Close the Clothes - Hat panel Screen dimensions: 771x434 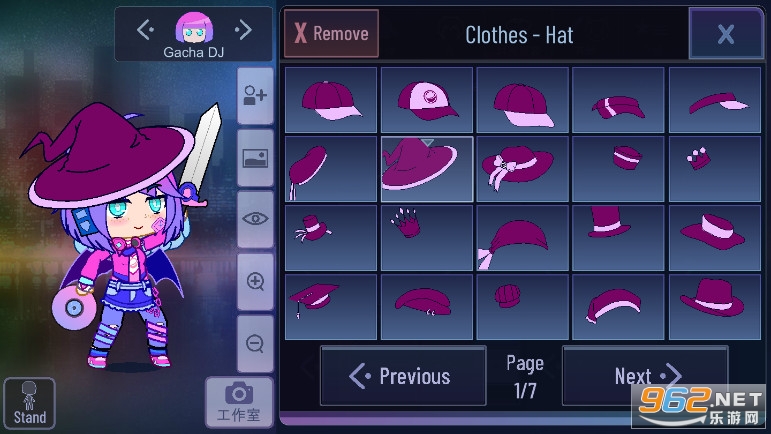[x=725, y=35]
